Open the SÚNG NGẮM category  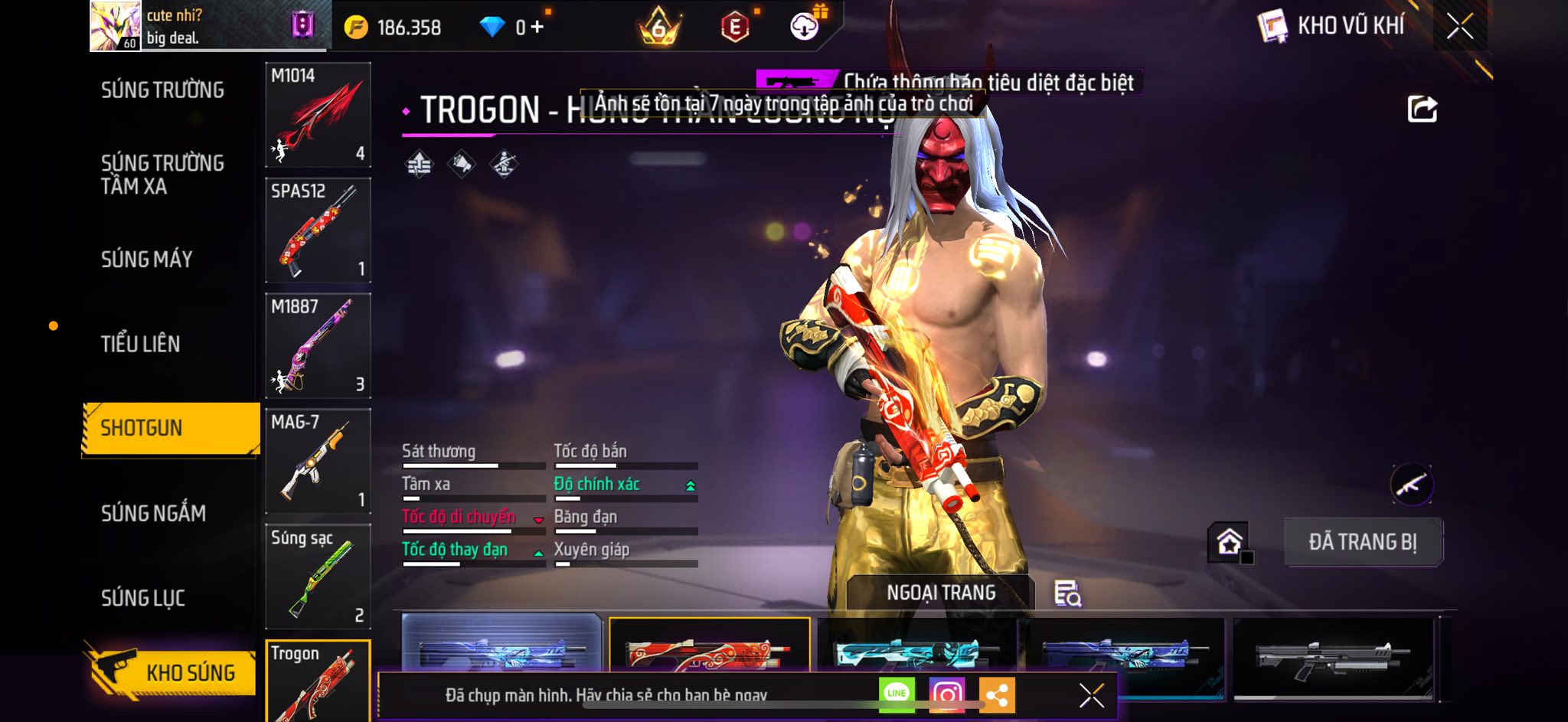point(153,513)
